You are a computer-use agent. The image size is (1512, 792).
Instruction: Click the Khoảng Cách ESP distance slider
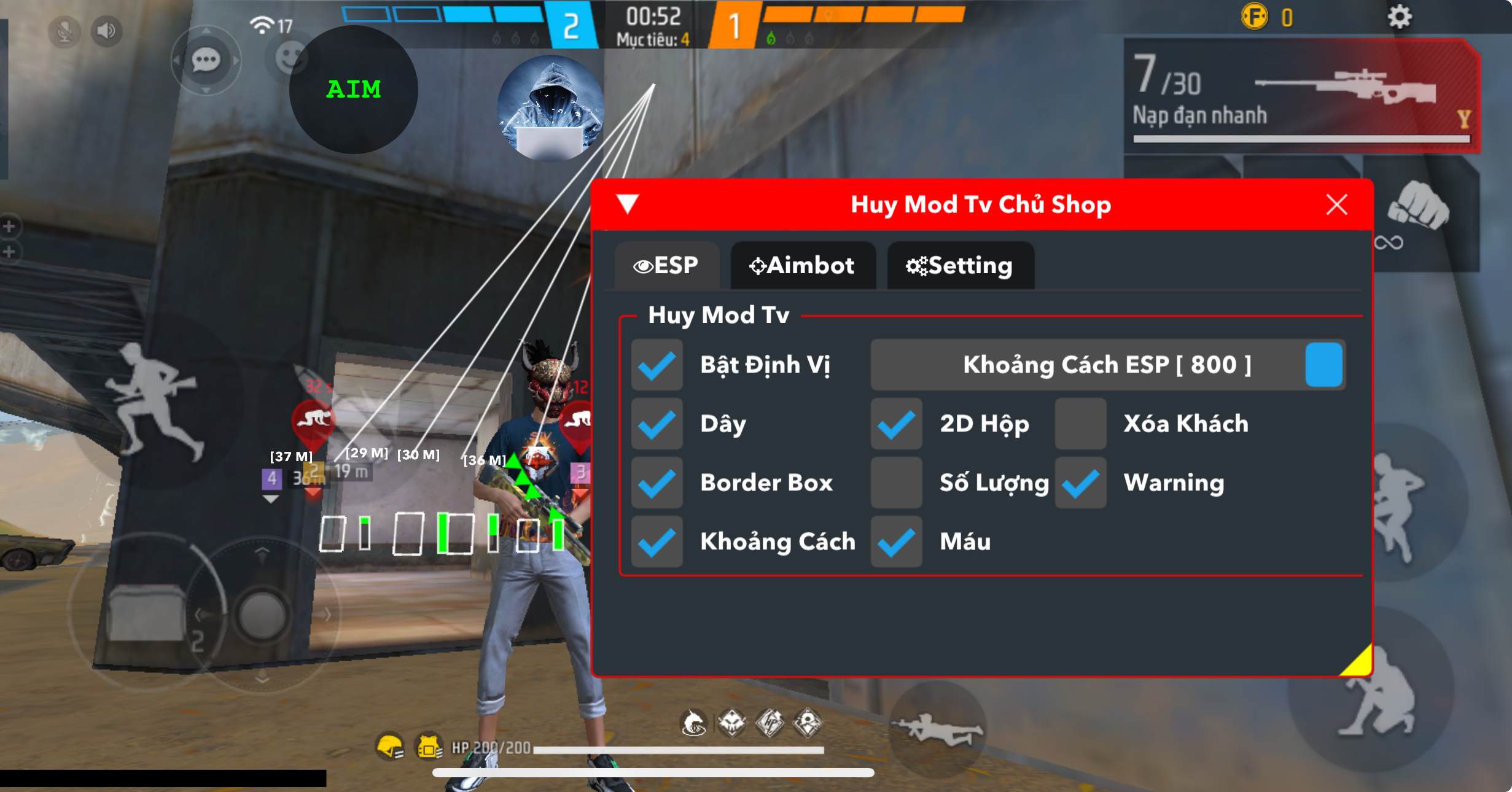1107,365
